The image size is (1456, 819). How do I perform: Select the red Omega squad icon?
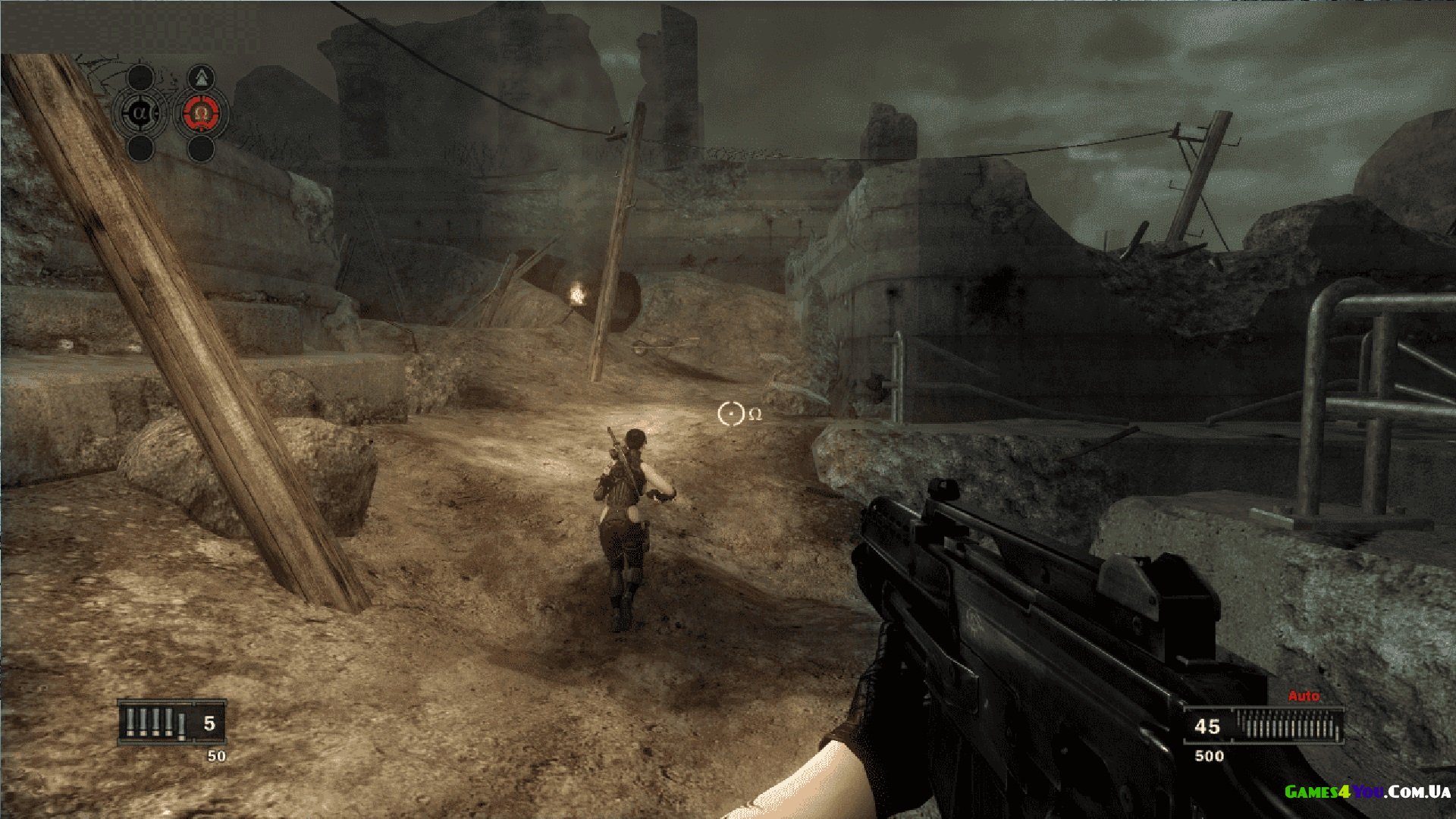(201, 114)
